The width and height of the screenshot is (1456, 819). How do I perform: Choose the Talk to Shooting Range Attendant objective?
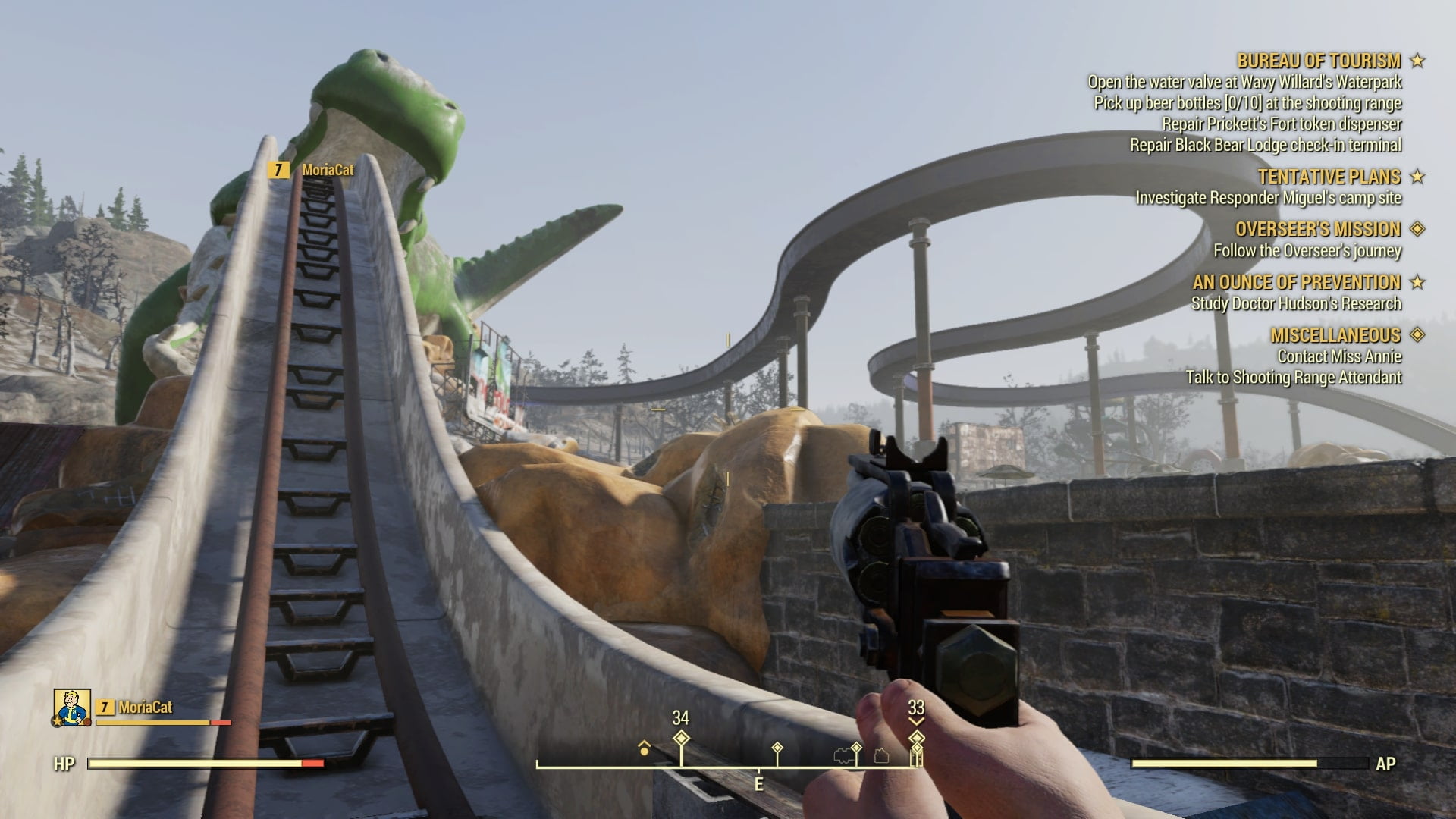click(x=1294, y=378)
